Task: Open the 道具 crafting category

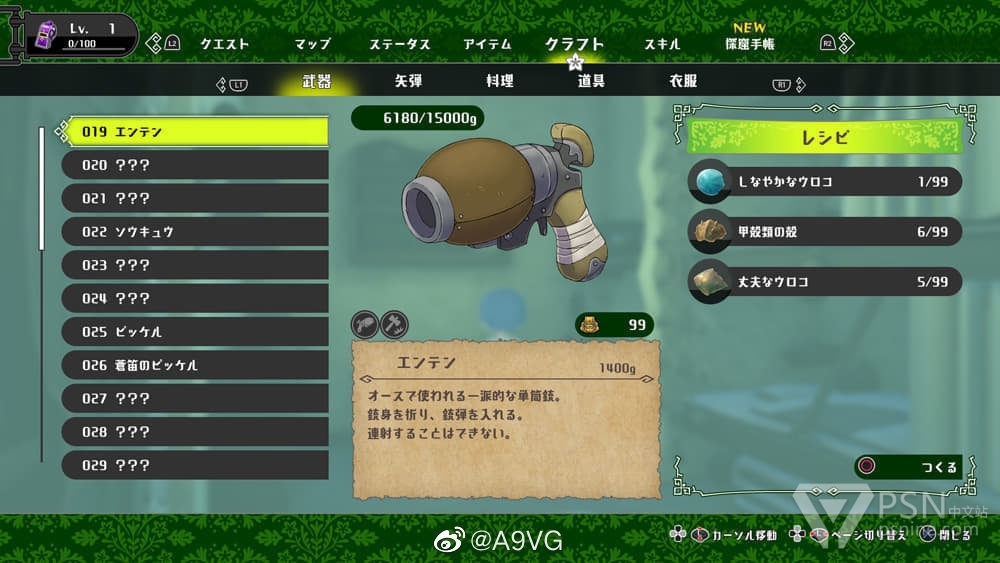Action: click(x=591, y=81)
